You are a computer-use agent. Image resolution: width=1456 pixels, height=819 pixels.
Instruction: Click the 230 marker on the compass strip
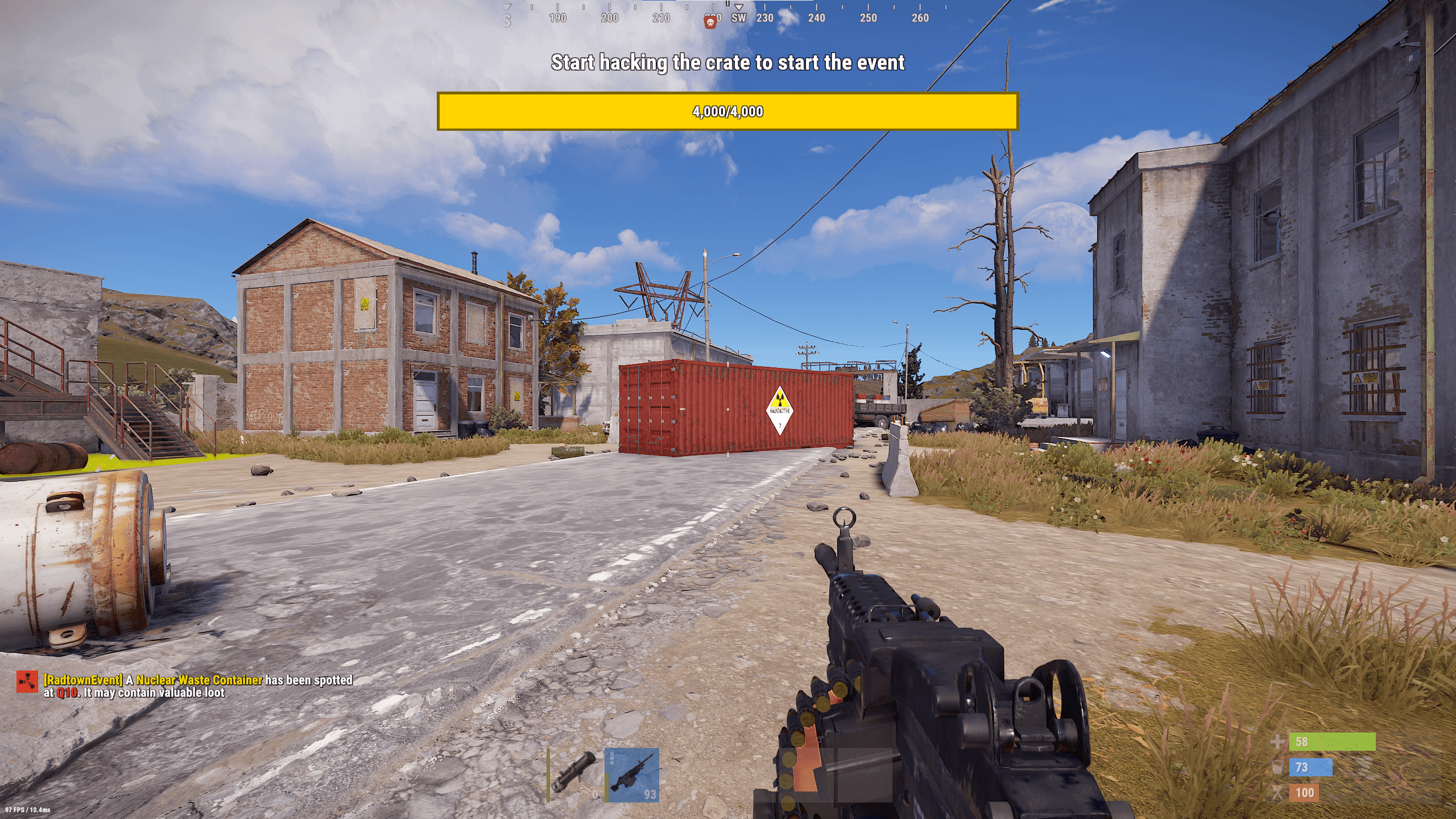coord(765,18)
